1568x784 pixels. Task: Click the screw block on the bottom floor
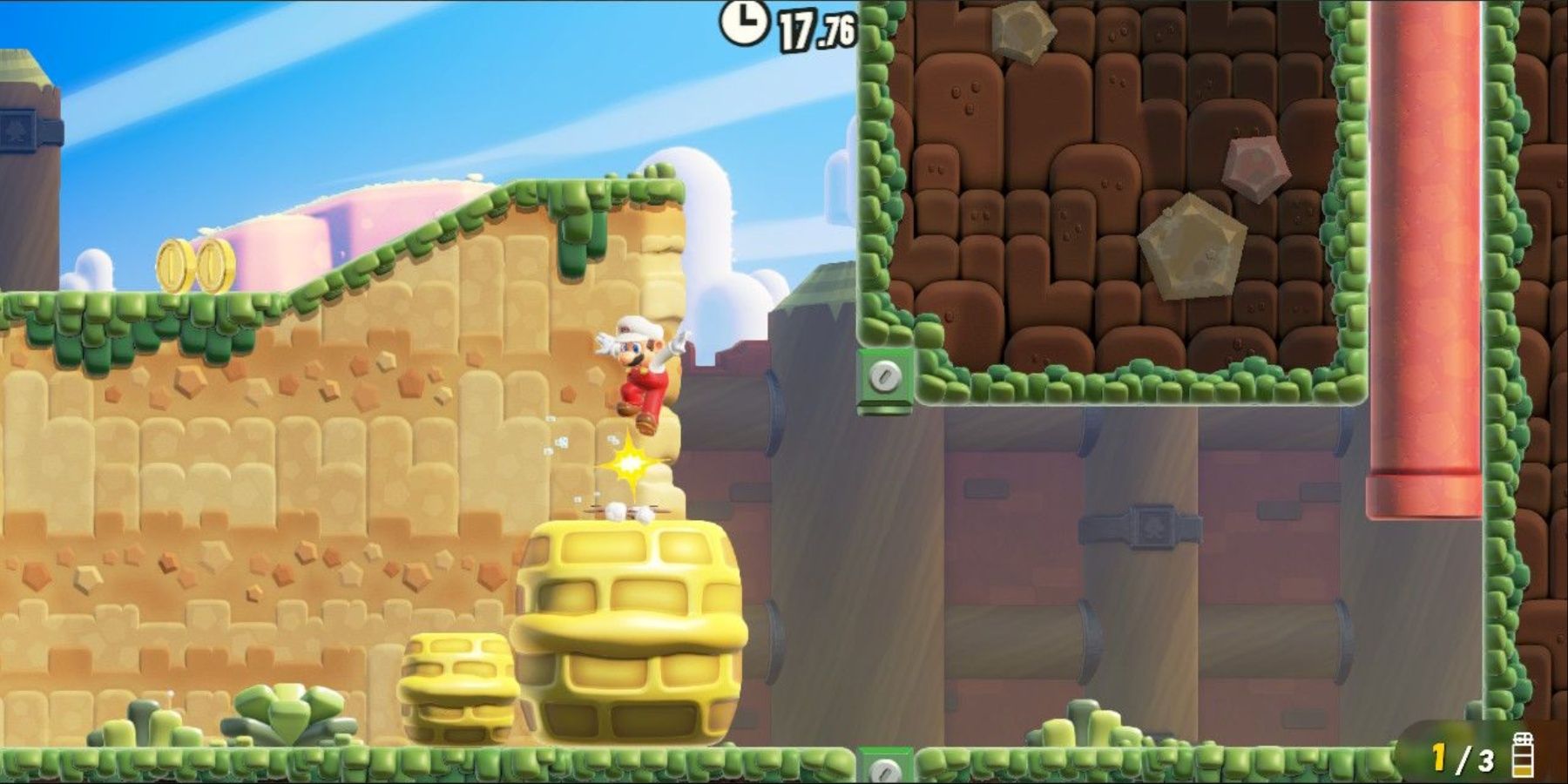885,771
